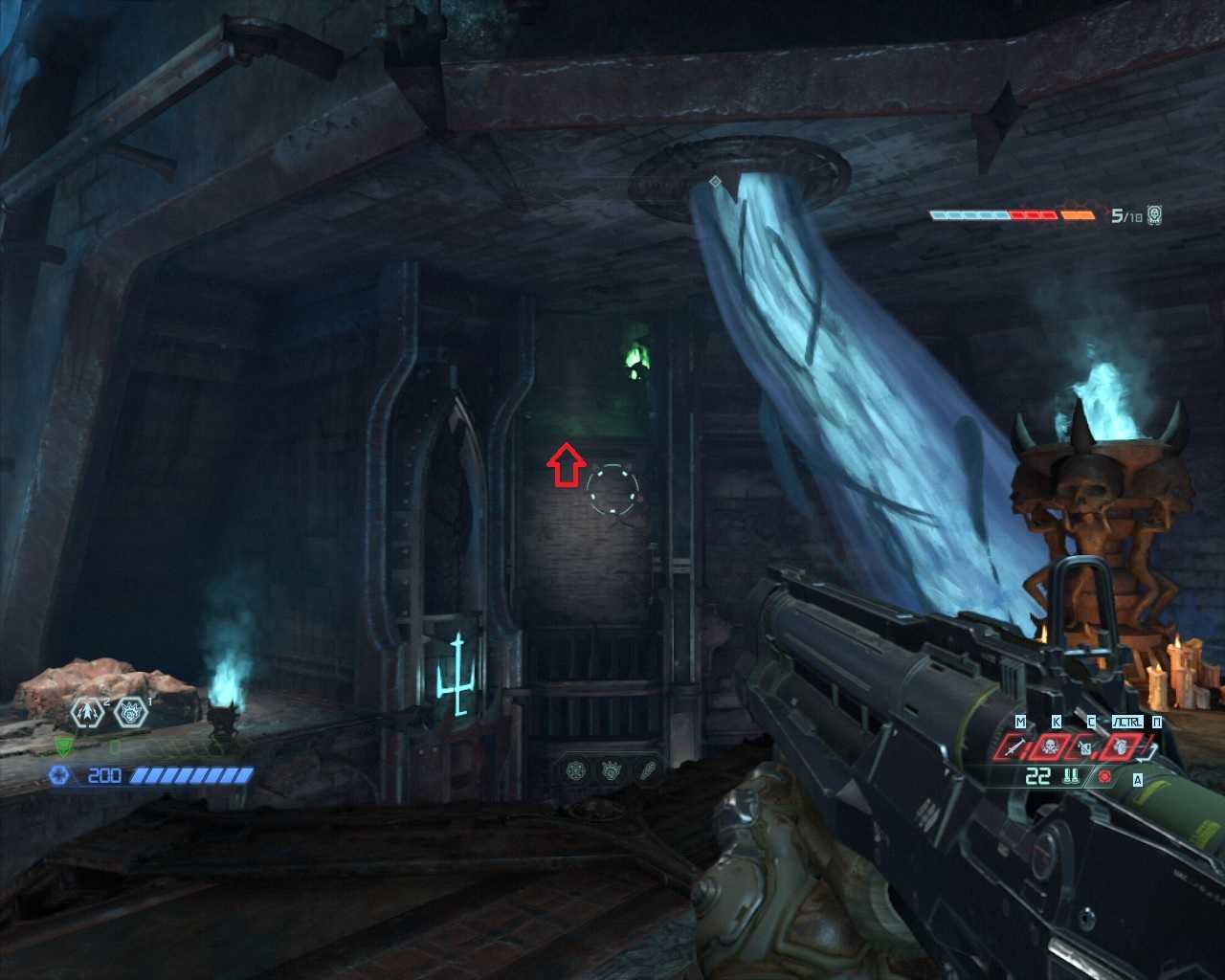Choose the flaming skull hexagon icon
The width and height of the screenshot is (1225, 980).
[x=130, y=712]
